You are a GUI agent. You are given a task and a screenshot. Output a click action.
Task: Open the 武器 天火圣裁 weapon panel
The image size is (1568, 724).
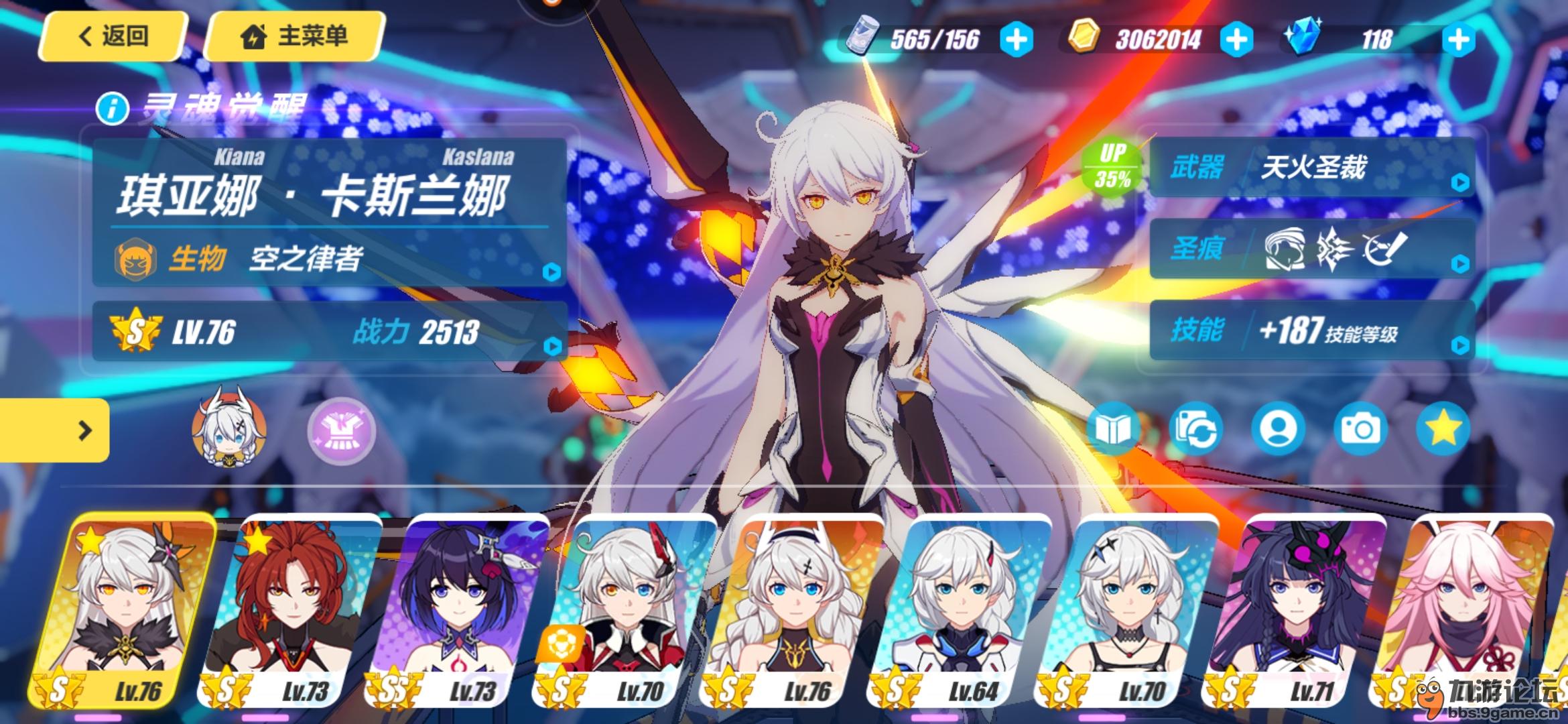pyautogui.click(x=1312, y=168)
